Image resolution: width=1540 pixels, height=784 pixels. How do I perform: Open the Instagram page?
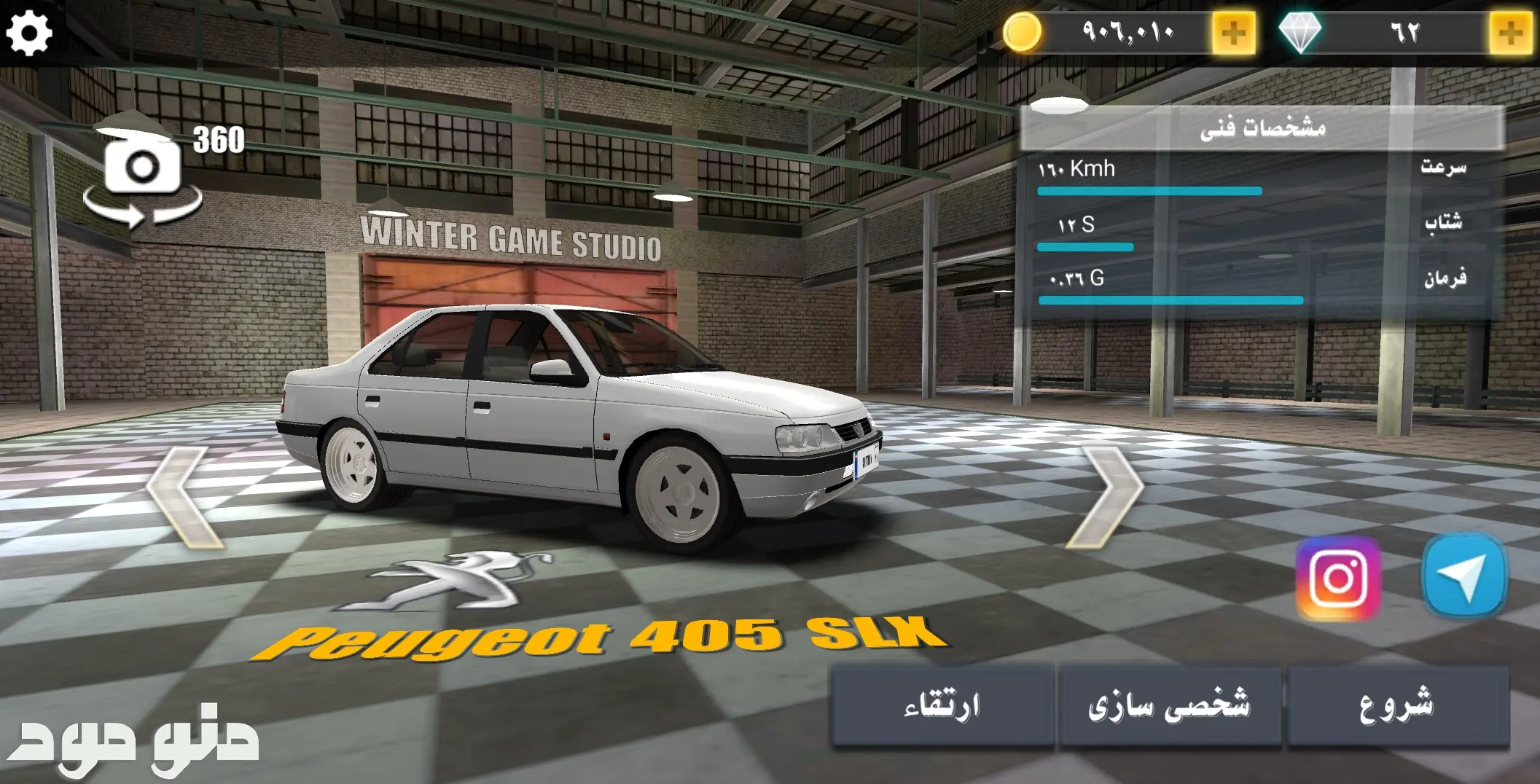[x=1338, y=578]
